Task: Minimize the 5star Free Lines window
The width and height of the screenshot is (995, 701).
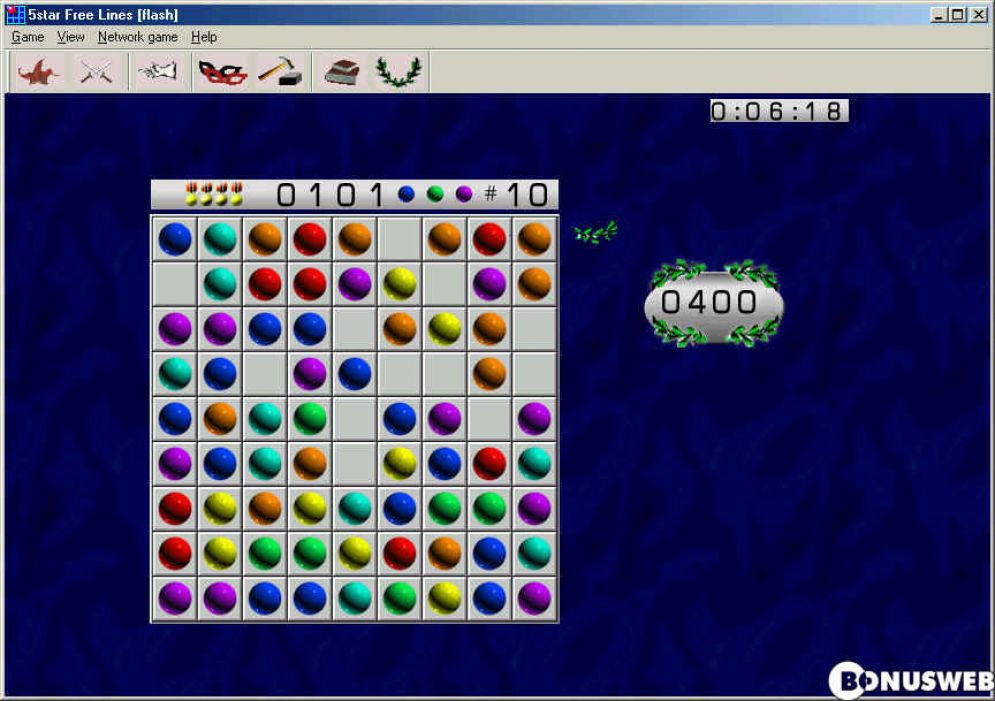Action: 940,15
